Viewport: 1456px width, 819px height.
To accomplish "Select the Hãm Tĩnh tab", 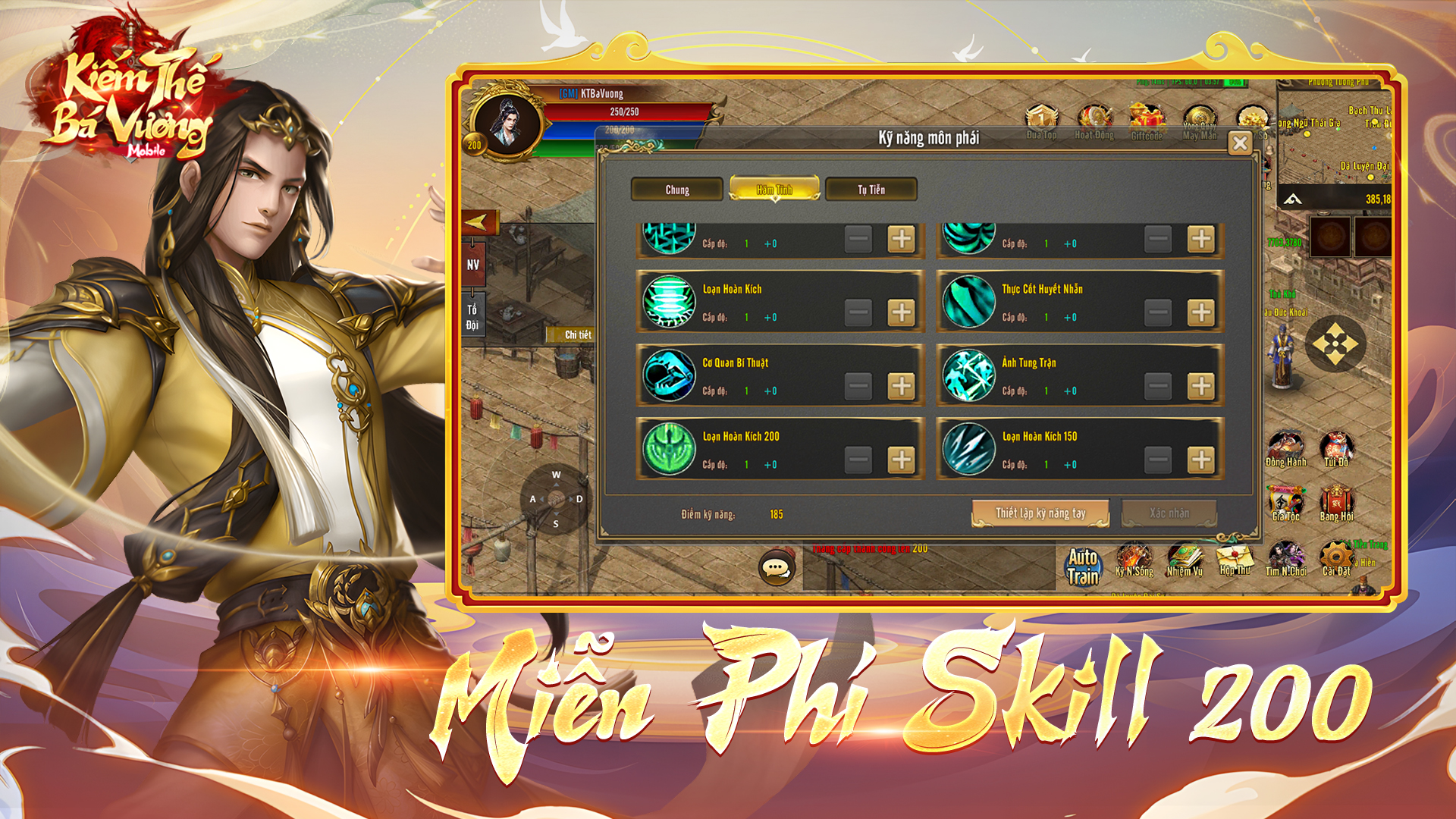I will (x=773, y=190).
